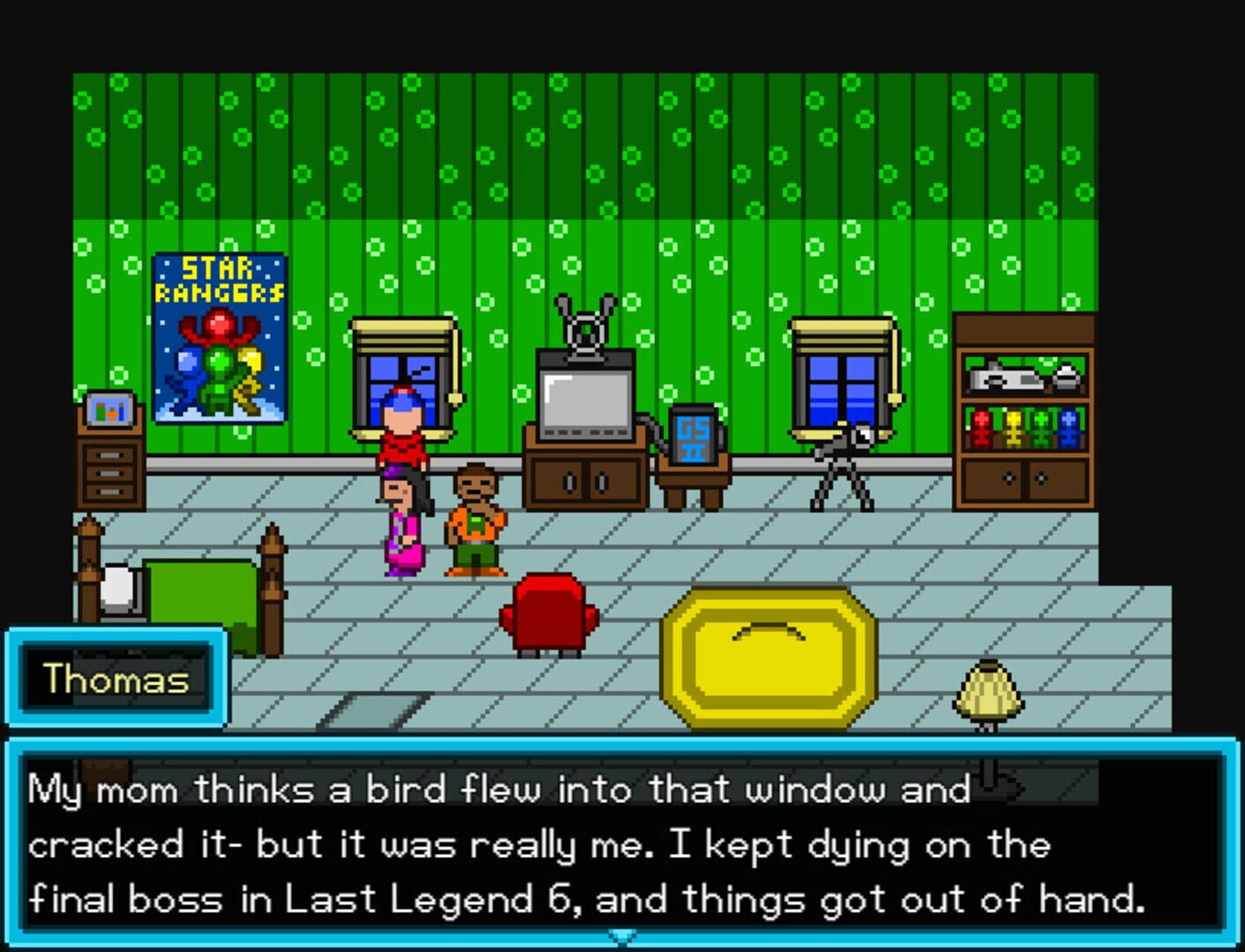Click the green action figure on the shelf
1245x952 pixels.
[x=1040, y=428]
